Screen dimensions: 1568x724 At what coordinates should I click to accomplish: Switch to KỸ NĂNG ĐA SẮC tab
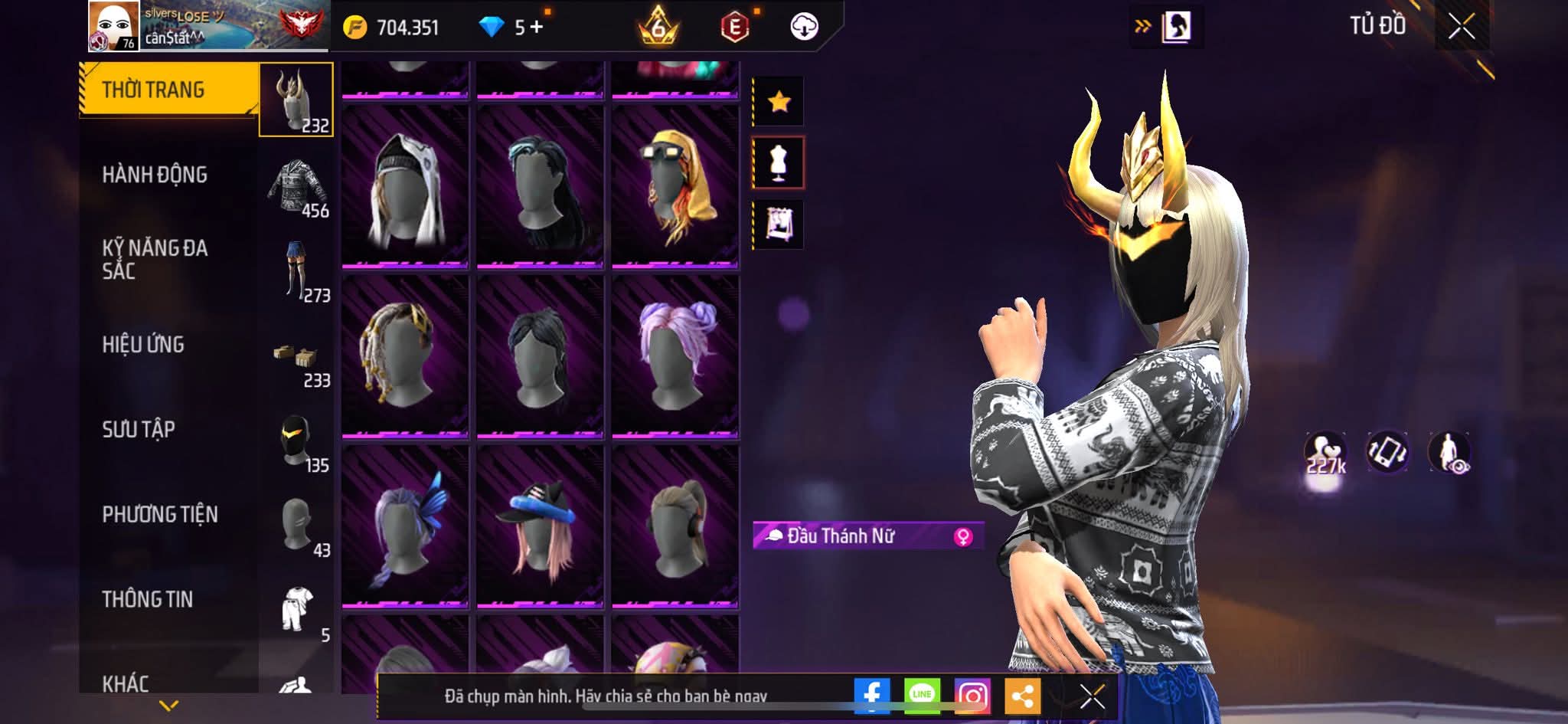[155, 259]
